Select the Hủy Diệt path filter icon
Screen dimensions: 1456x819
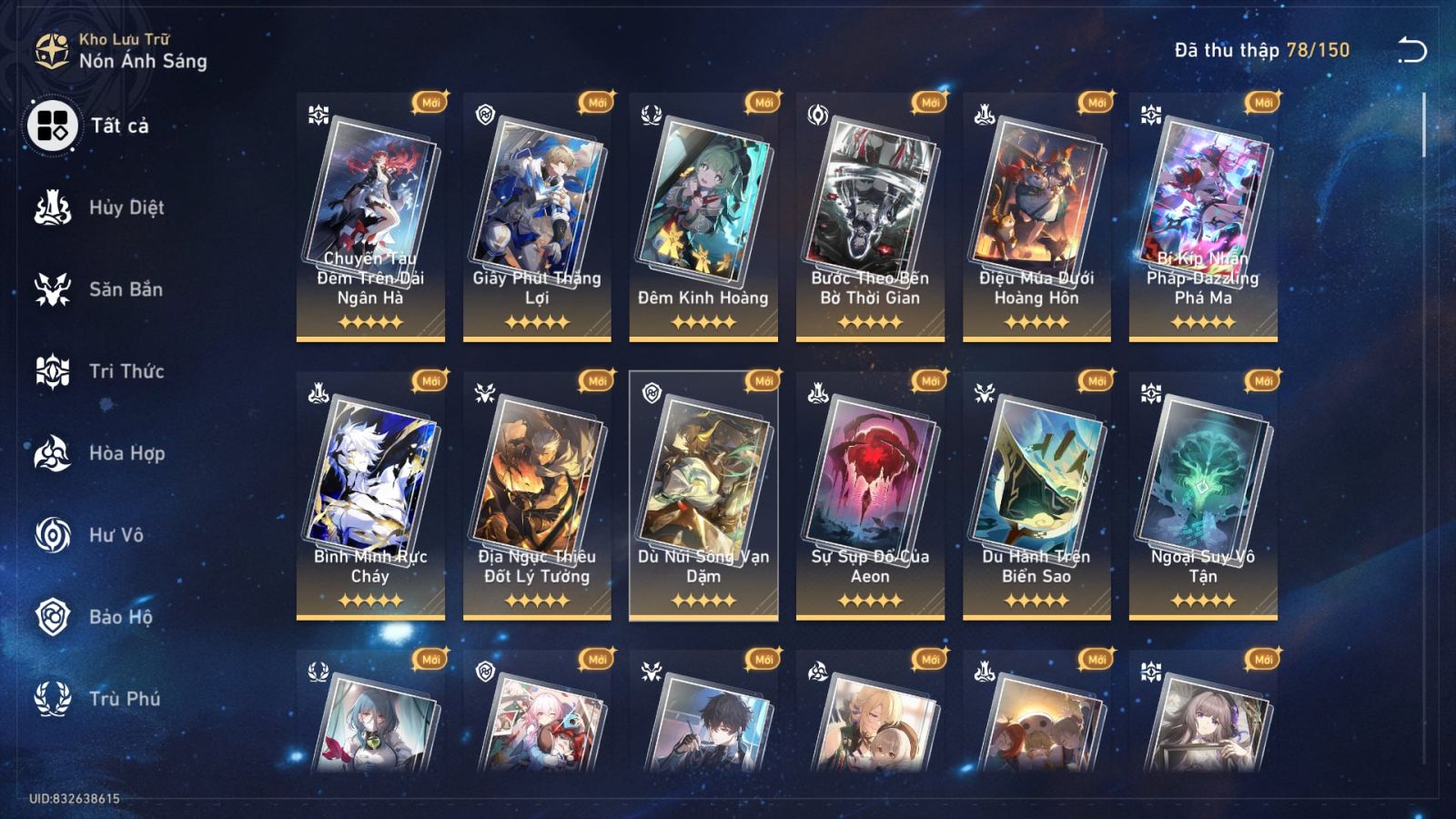53,207
